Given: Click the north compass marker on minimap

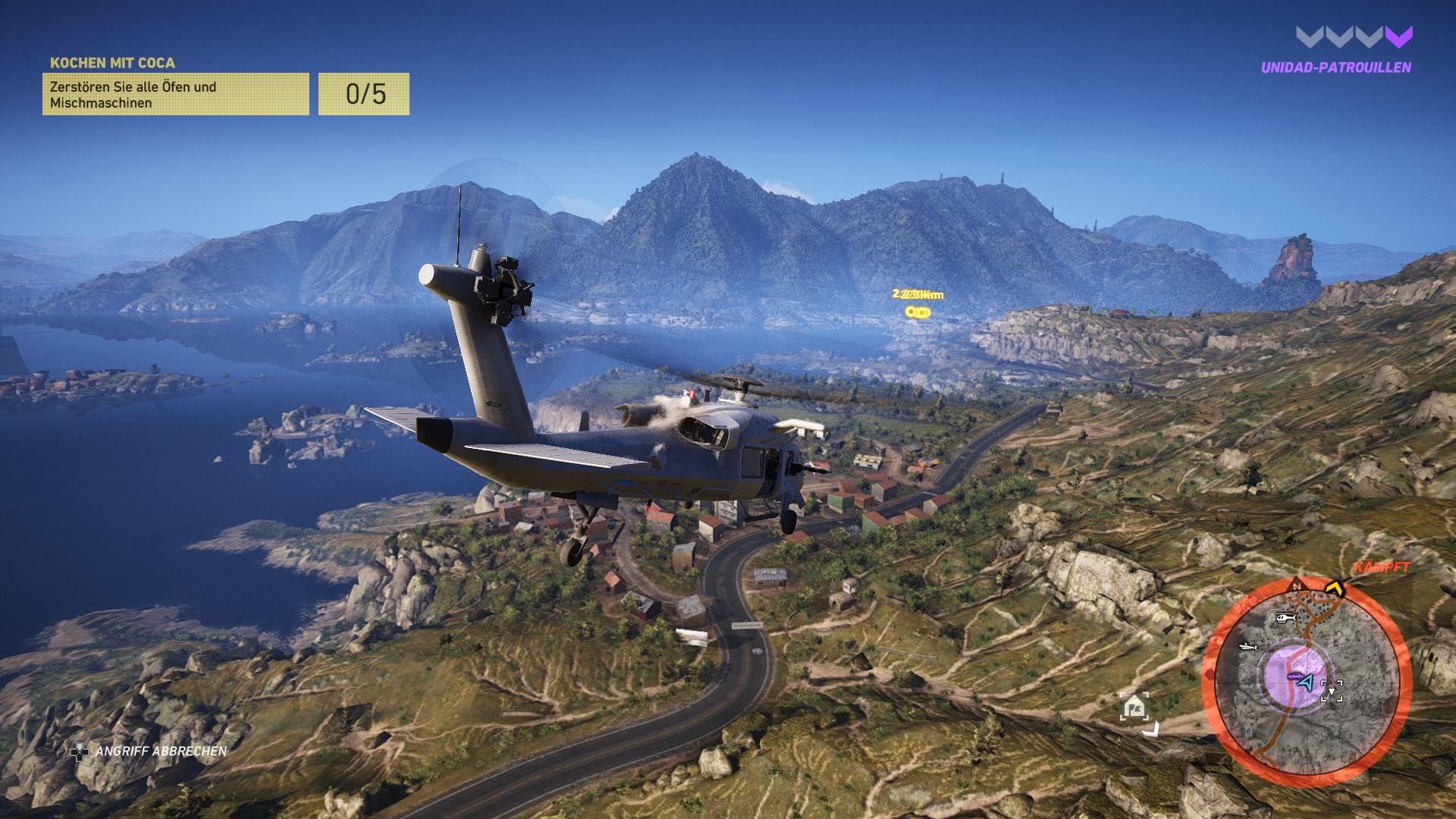Looking at the screenshot, I should [x=1297, y=587].
